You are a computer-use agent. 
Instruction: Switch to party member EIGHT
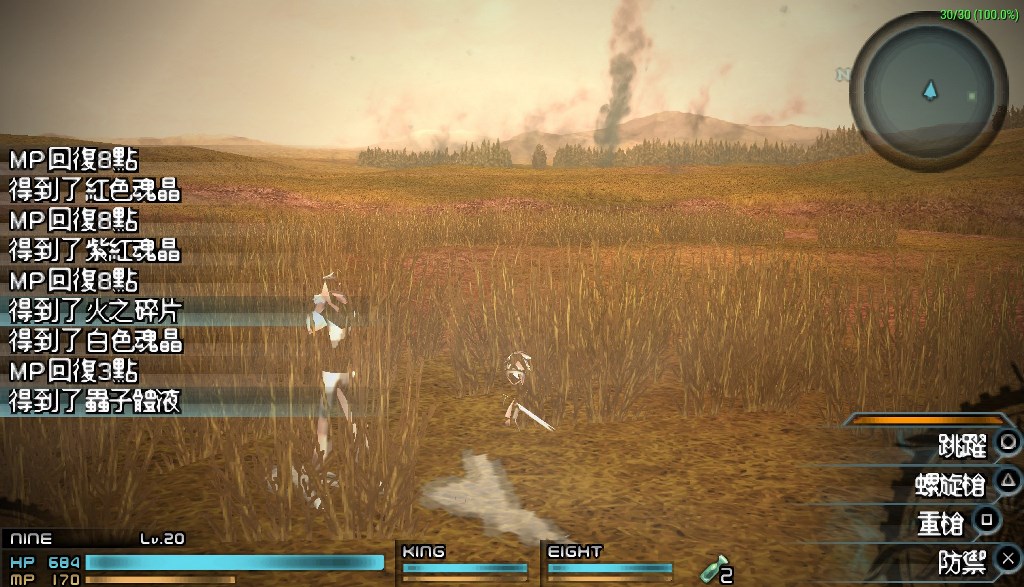608,562
